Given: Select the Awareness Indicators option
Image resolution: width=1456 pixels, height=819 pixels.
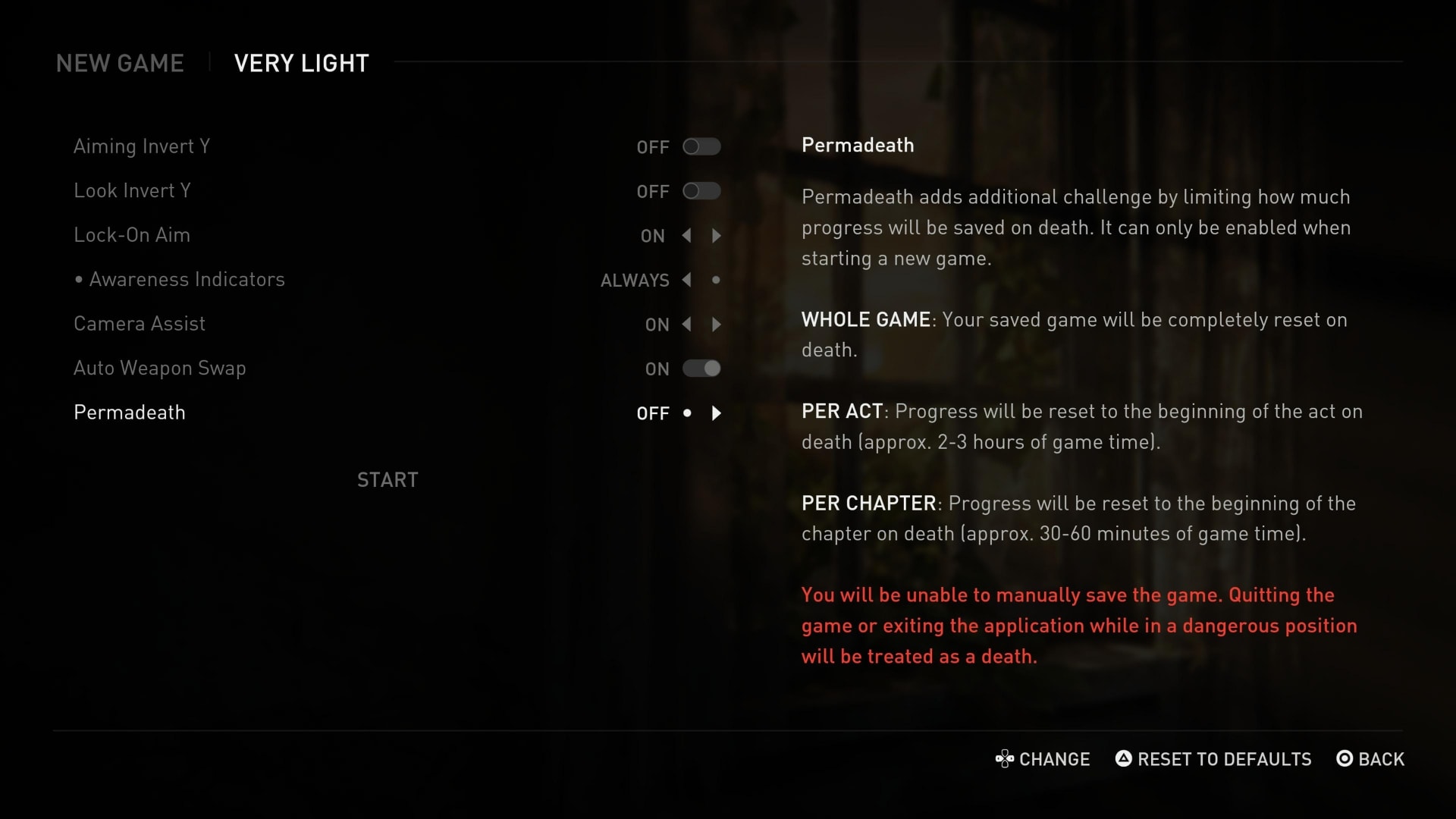Looking at the screenshot, I should click(187, 280).
